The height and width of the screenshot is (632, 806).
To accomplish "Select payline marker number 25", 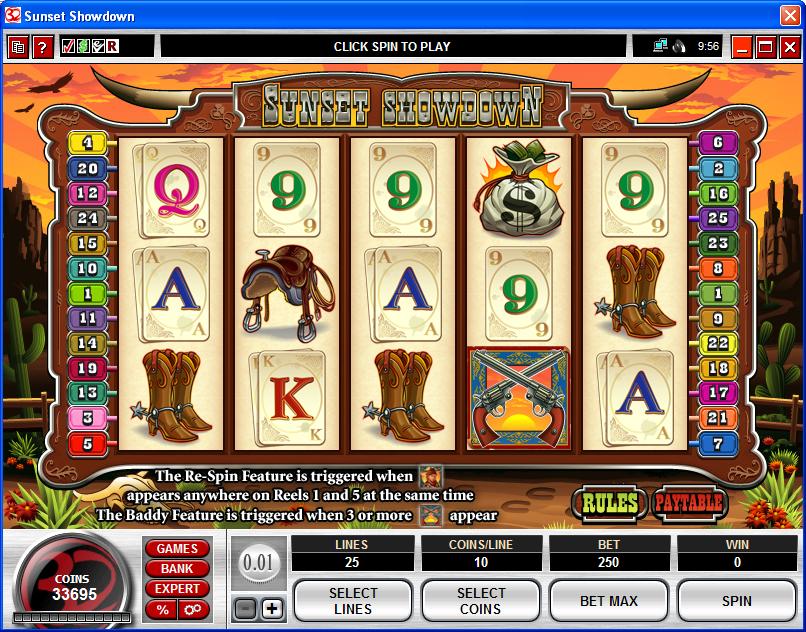I will tap(717, 217).
